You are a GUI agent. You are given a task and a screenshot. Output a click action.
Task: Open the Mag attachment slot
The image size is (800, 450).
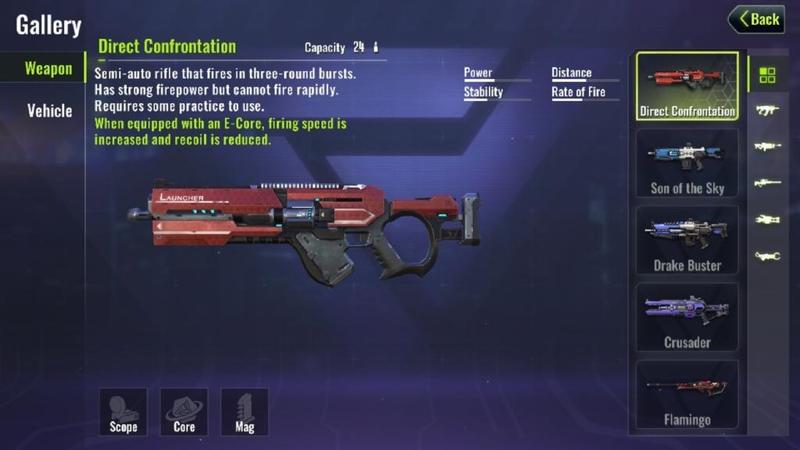pyautogui.click(x=245, y=412)
